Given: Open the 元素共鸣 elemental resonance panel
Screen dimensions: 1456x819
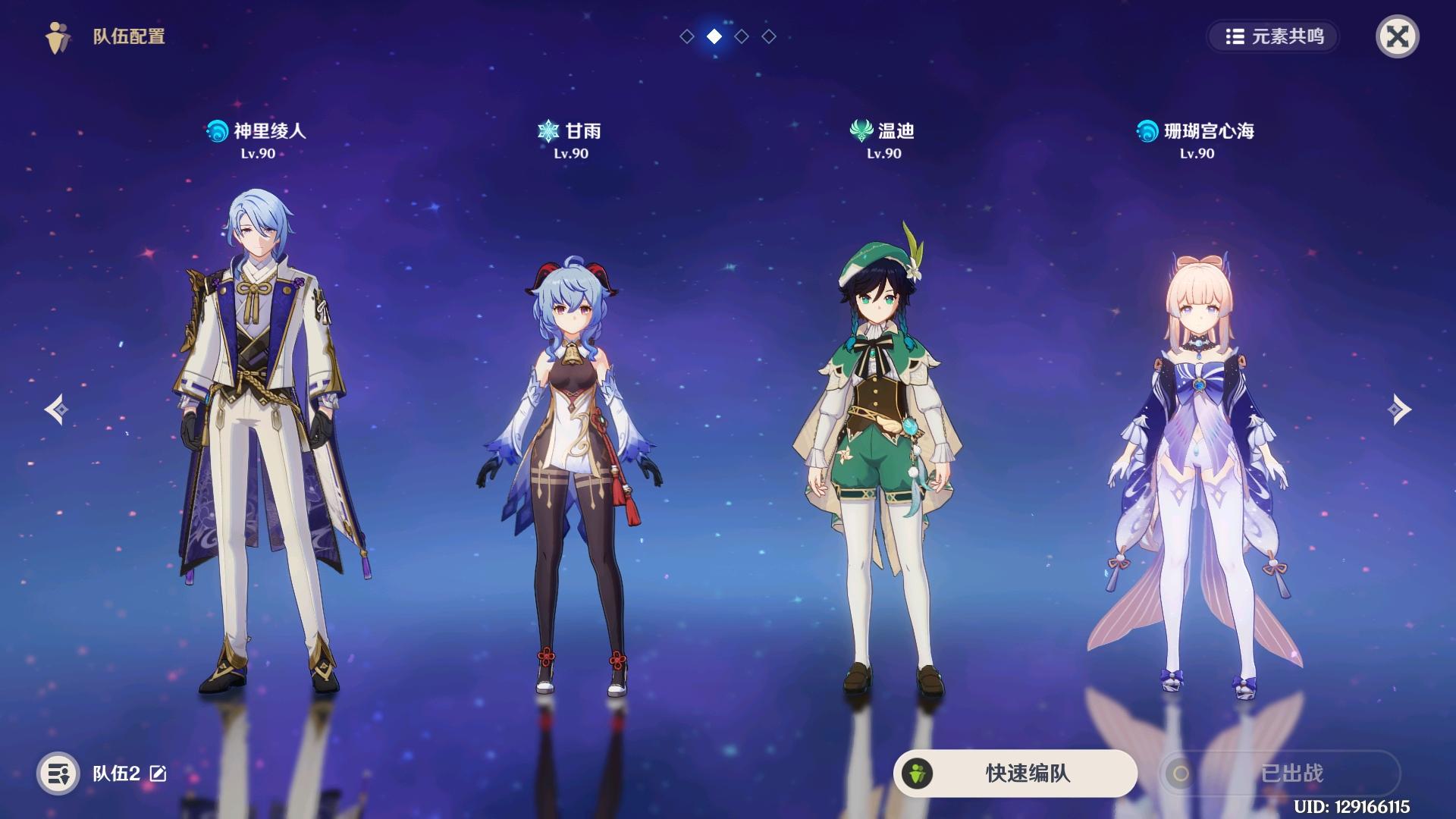Looking at the screenshot, I should pos(1274,36).
